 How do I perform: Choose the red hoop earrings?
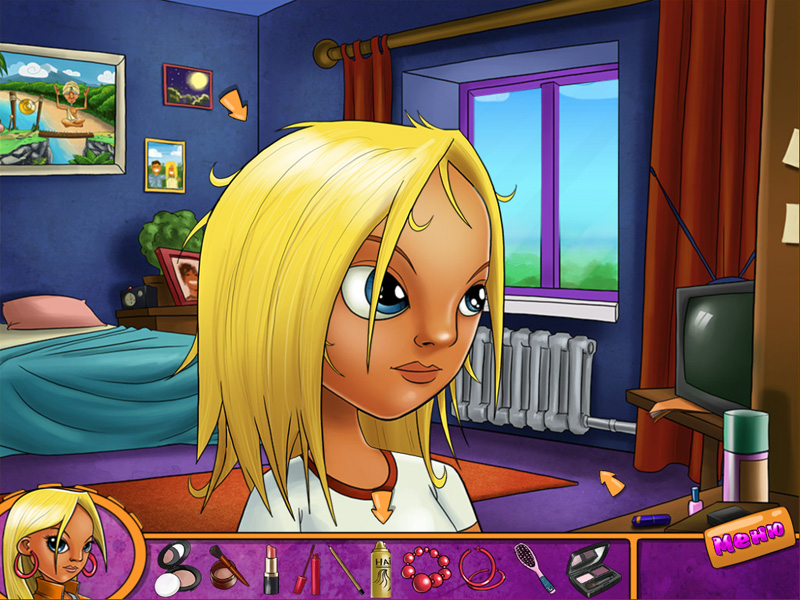click(479, 568)
